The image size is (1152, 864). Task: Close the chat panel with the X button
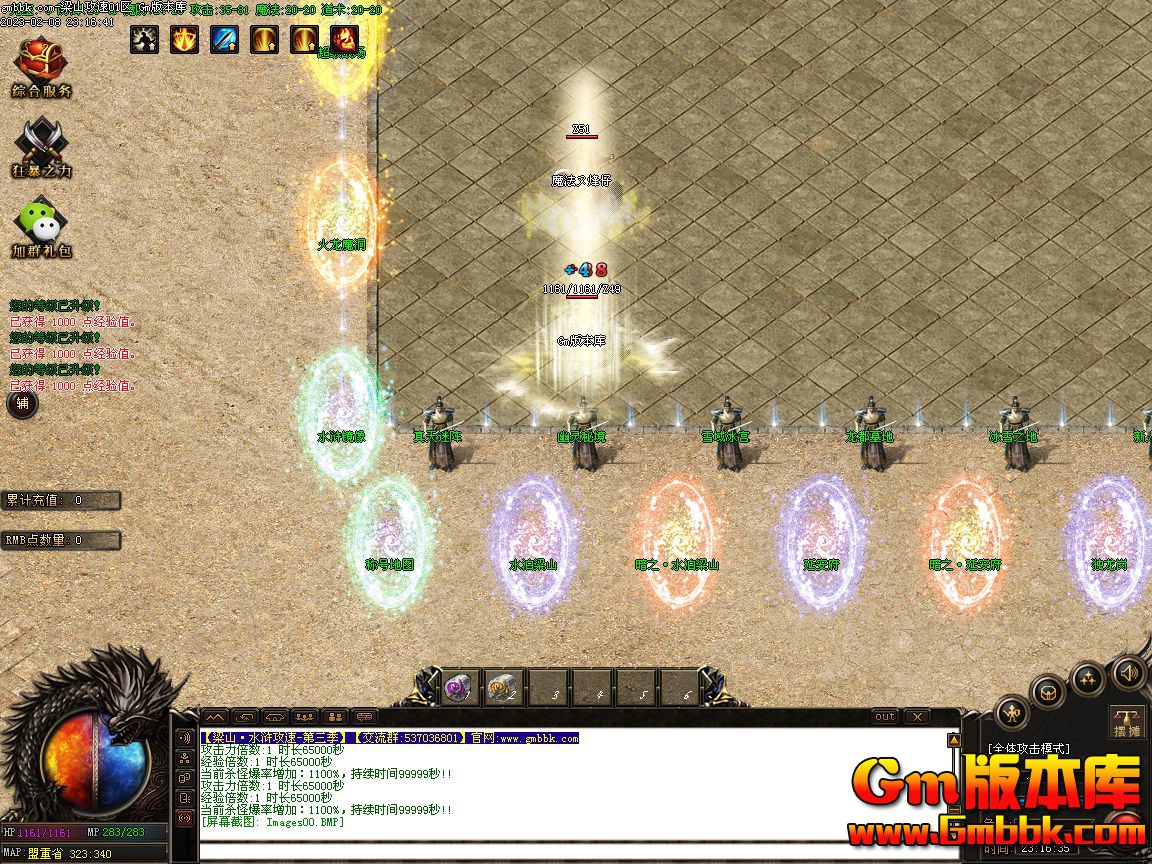pos(916,716)
